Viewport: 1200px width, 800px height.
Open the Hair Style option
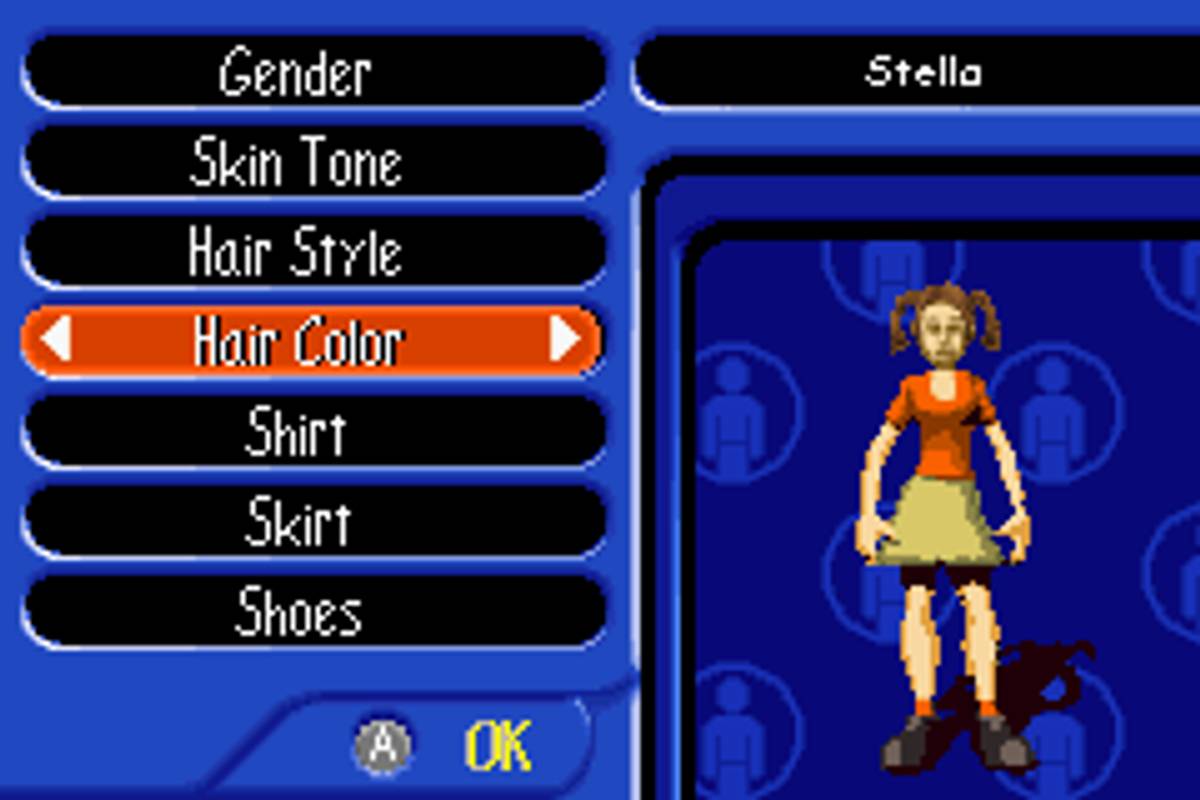pos(313,252)
